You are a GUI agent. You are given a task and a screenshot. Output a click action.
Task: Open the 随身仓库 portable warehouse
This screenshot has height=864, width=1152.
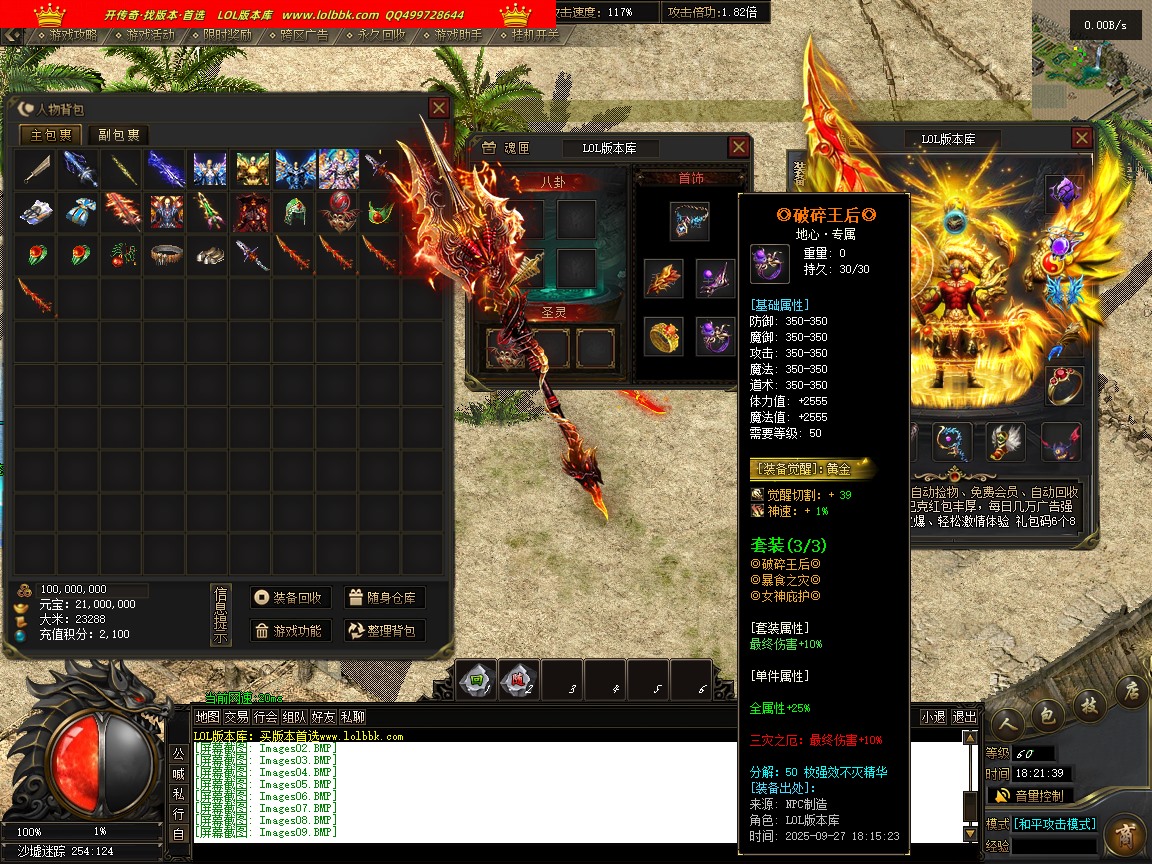click(x=385, y=598)
